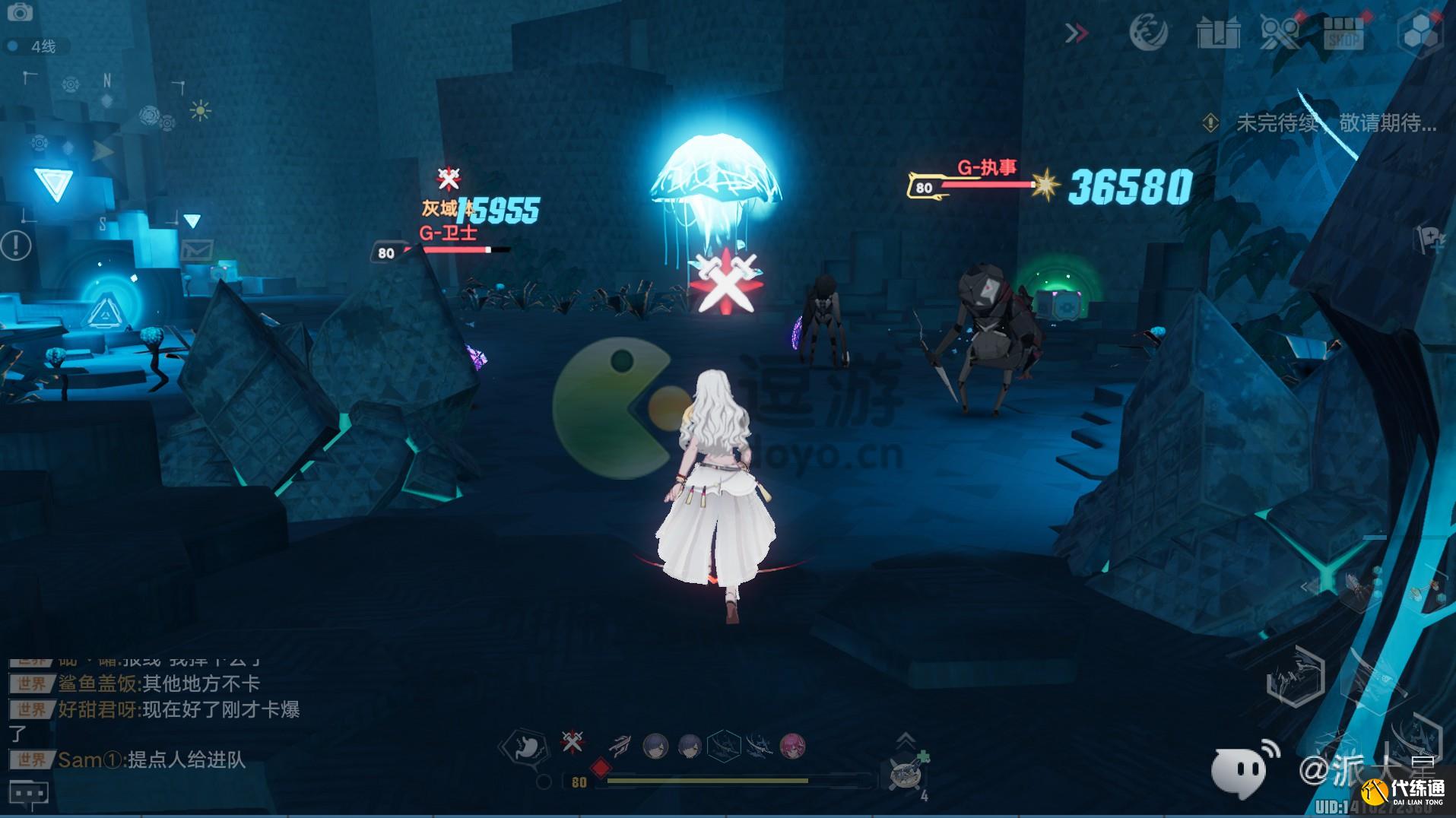
Task: Check the stomach satiety status icon
Action: (x=524, y=747)
